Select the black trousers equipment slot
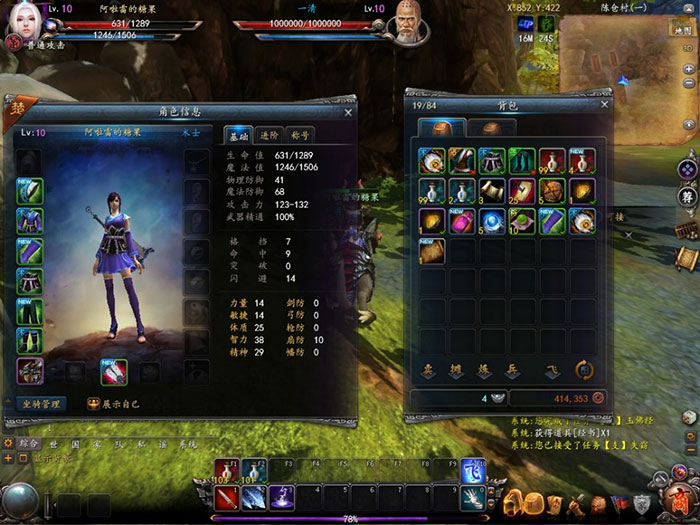 tap(30, 311)
